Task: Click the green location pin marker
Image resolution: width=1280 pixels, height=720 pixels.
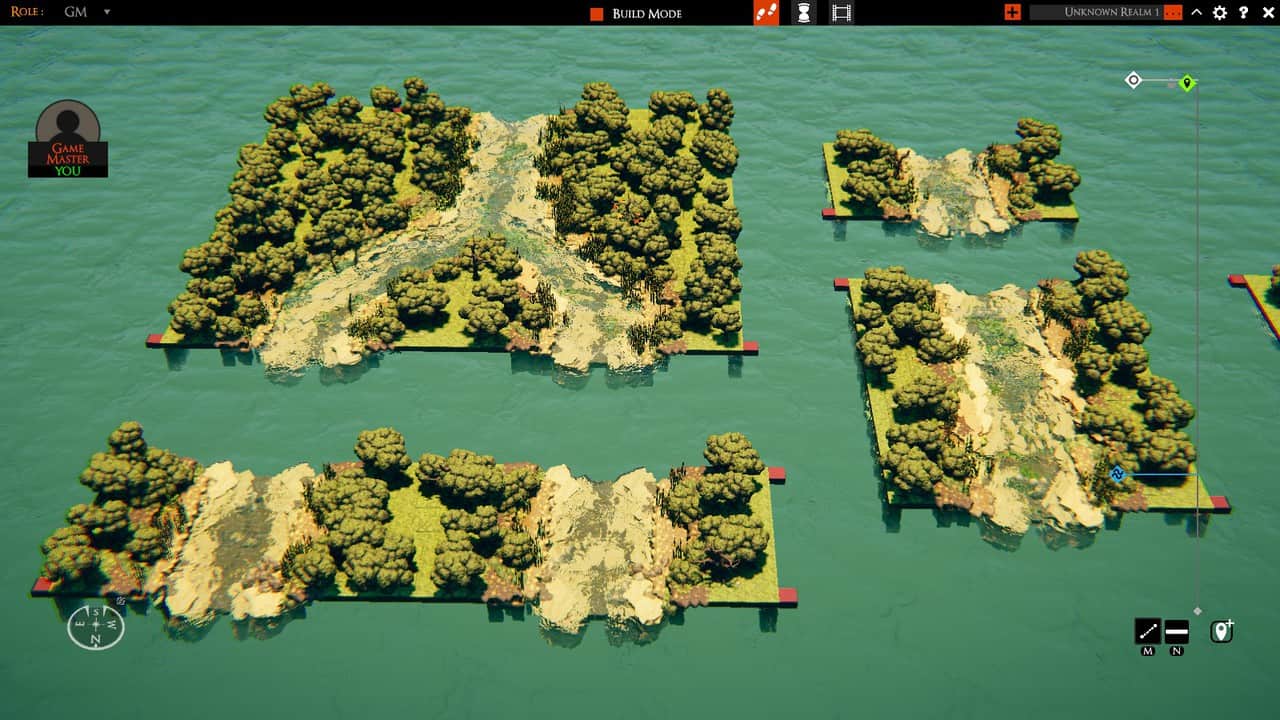Action: point(1187,83)
